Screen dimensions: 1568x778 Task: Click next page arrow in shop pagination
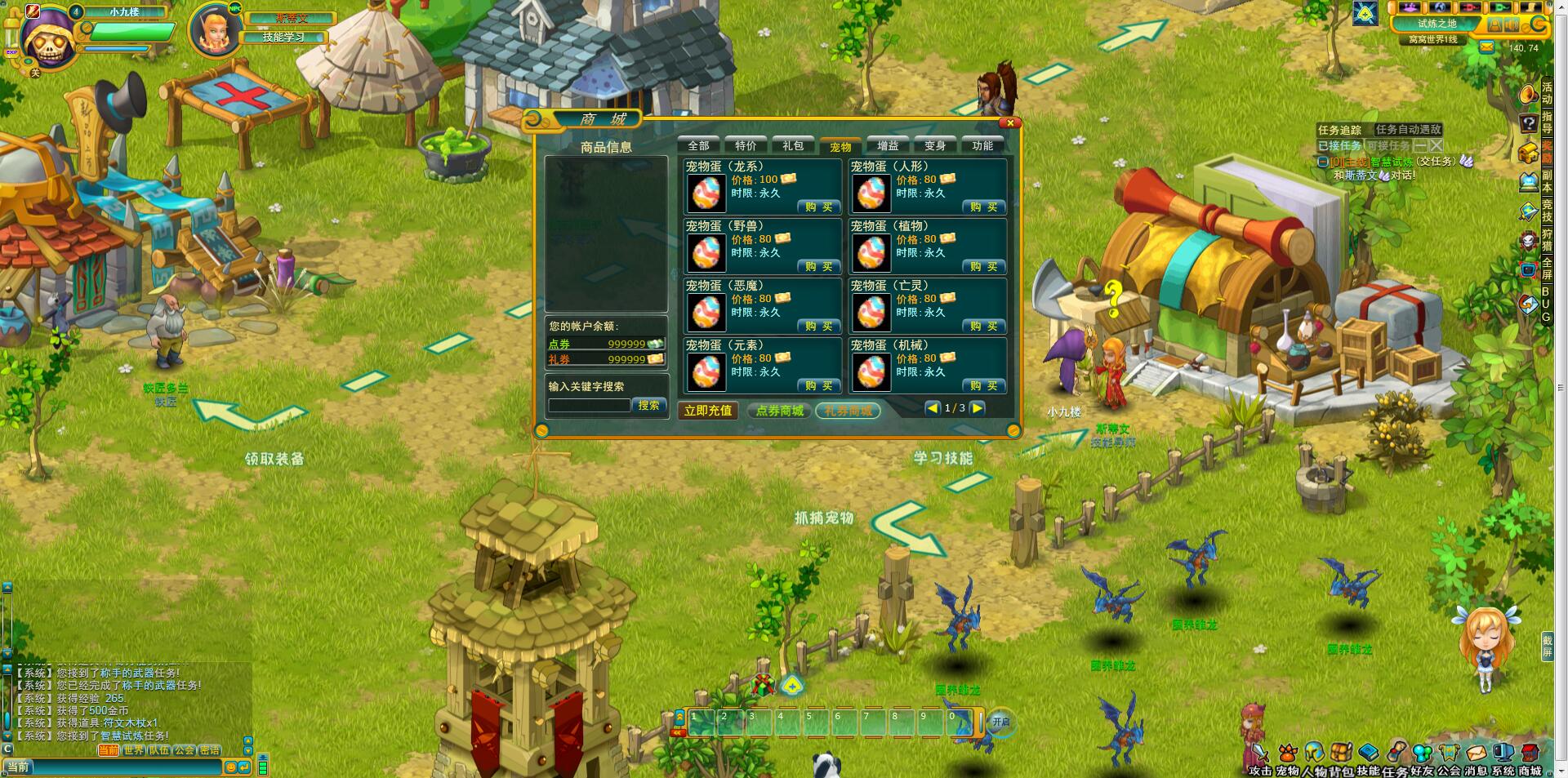tap(978, 406)
